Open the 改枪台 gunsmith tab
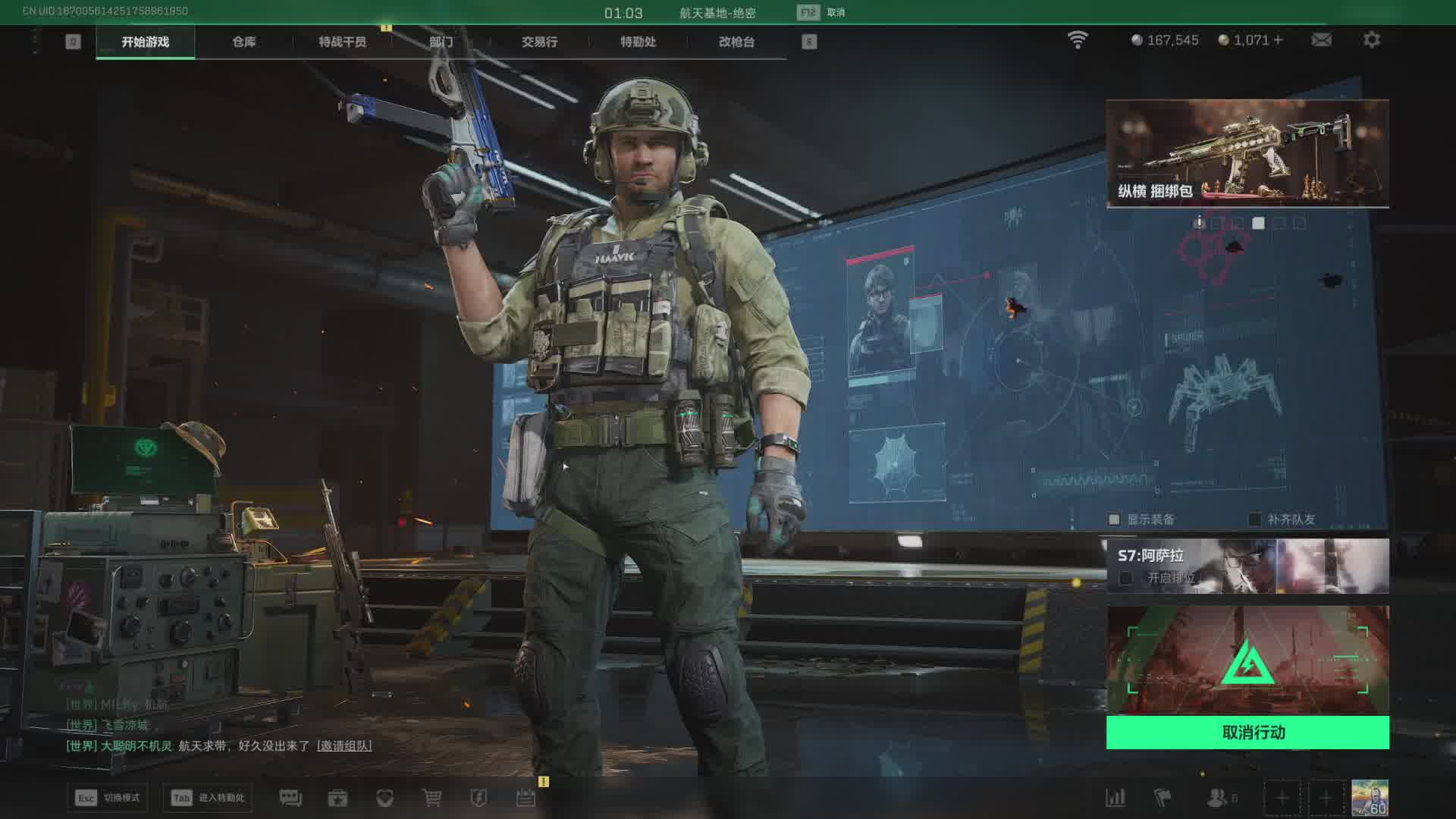The image size is (1456, 819). point(736,42)
